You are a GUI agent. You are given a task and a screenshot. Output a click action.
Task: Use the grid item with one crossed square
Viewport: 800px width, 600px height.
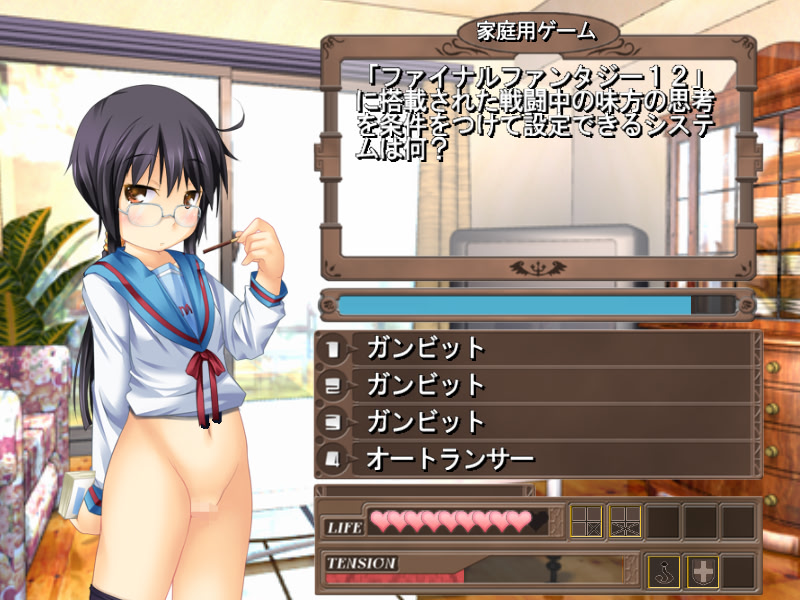[586, 521]
